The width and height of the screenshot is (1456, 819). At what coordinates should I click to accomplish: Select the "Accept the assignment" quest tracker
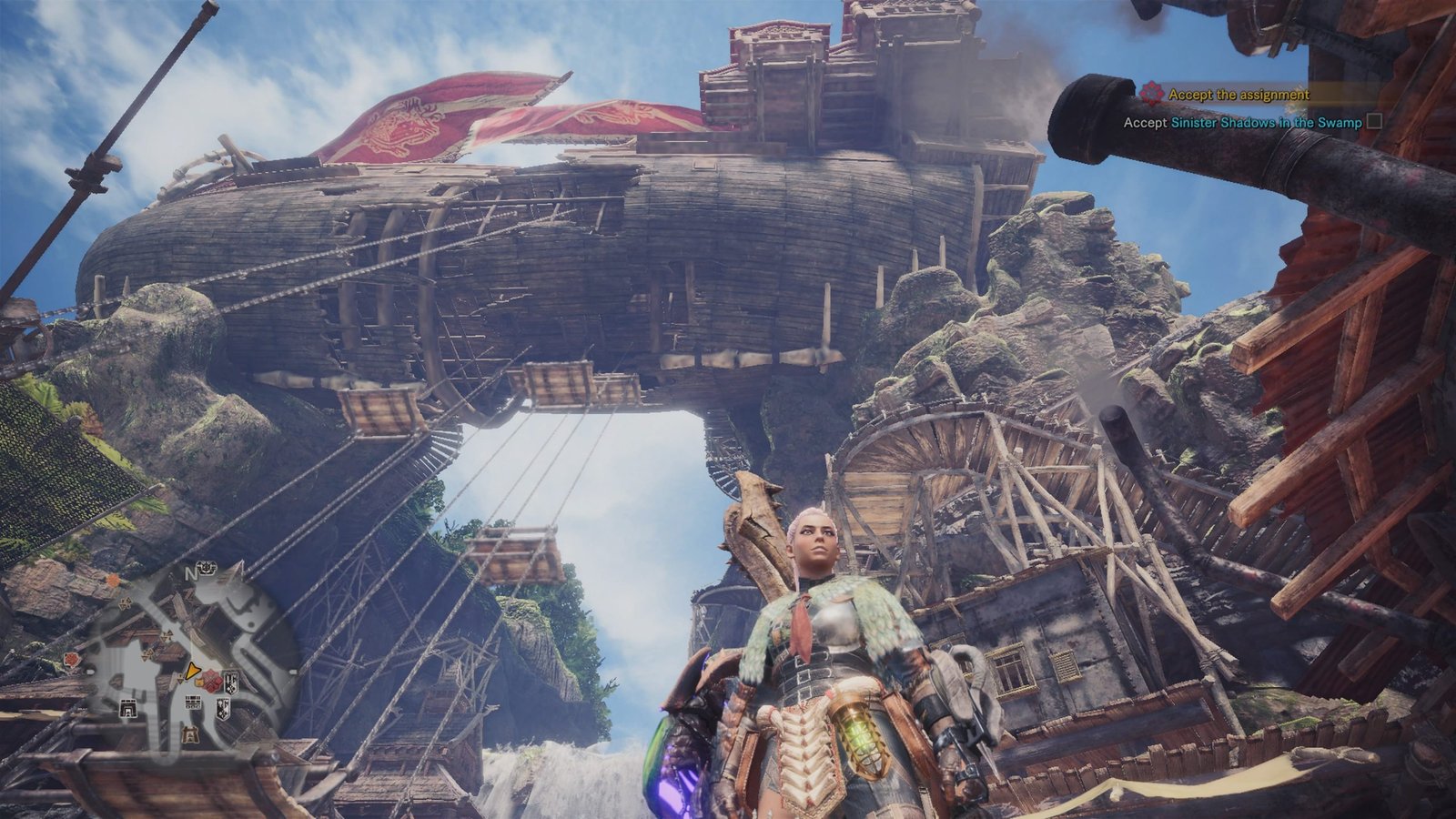(x=1238, y=94)
